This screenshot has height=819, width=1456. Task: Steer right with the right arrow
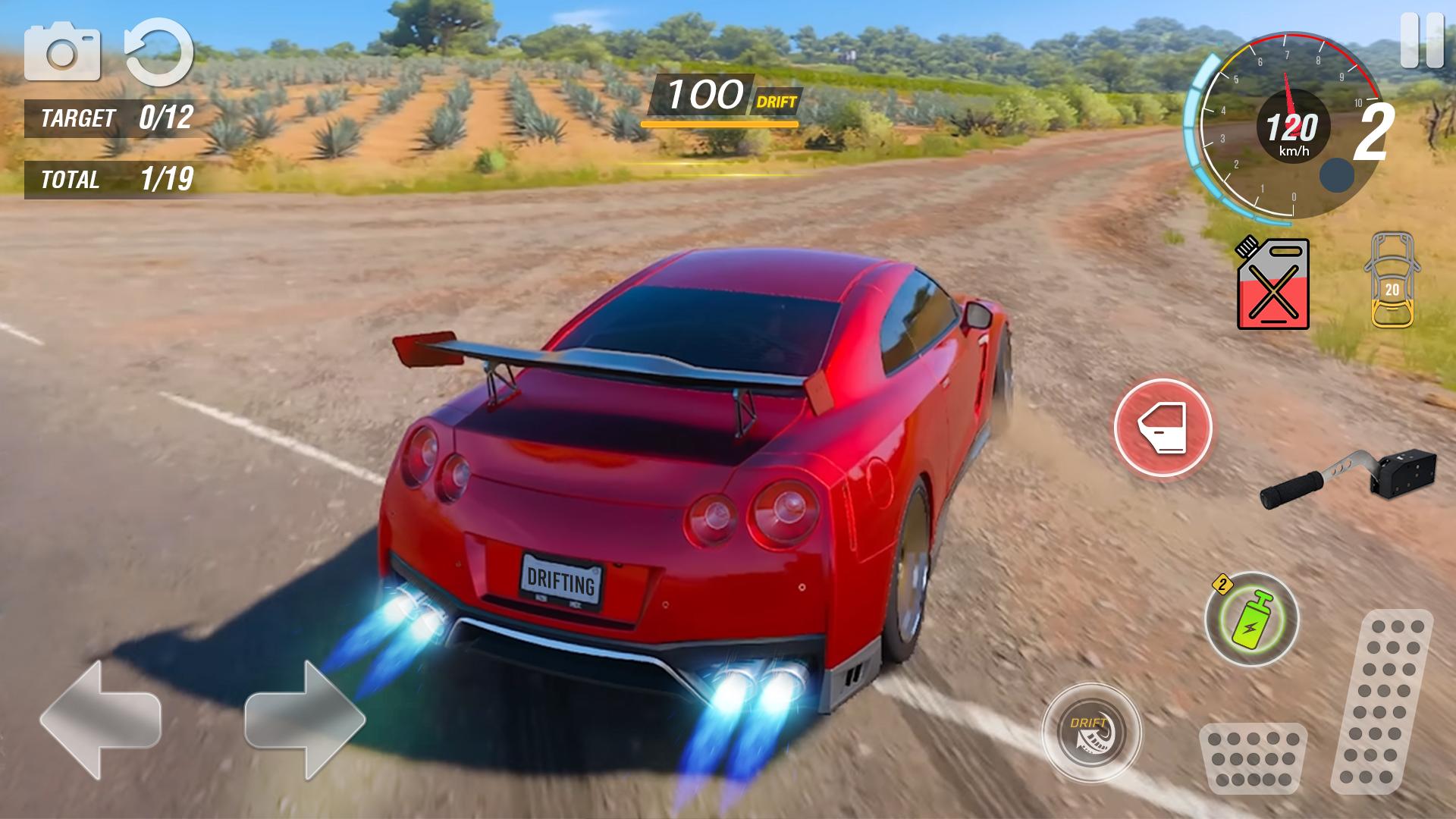click(305, 719)
